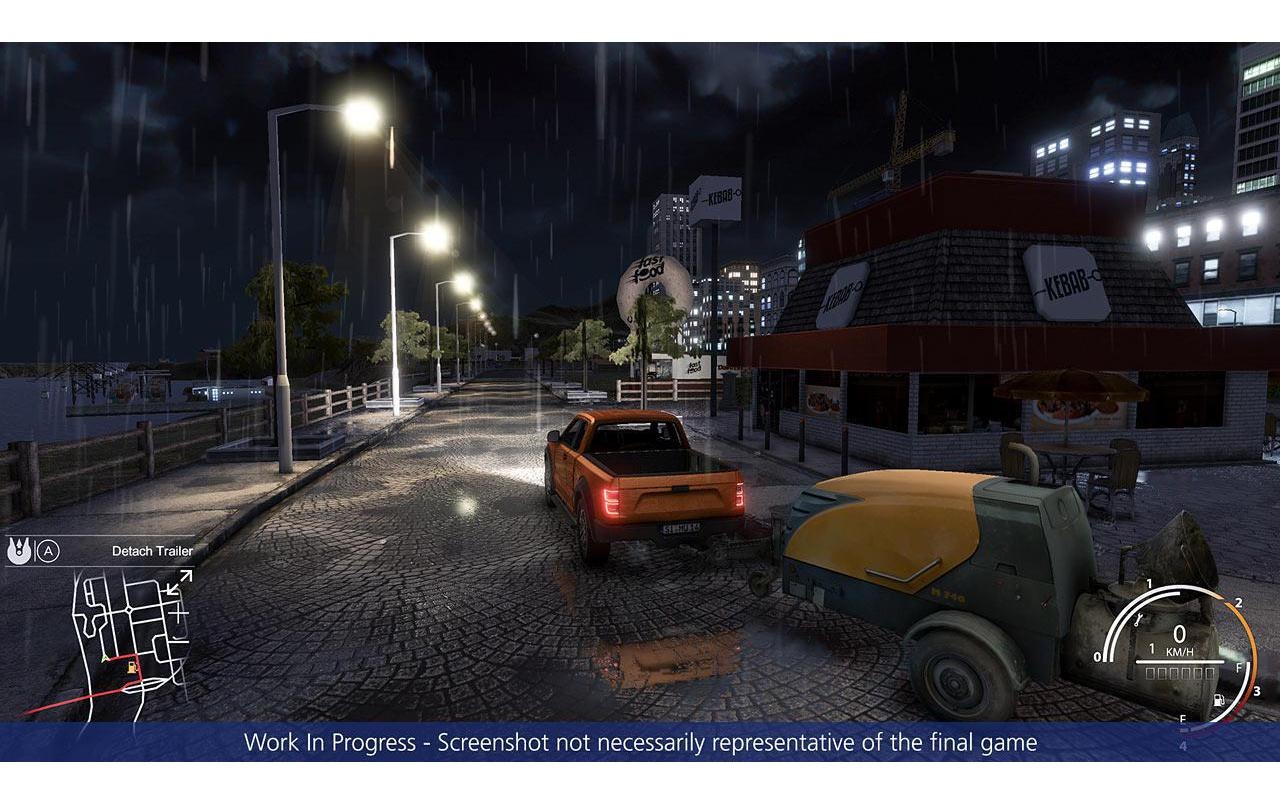Click the trailer hitch icon in the prompt bar
The image size is (1280, 805).
coord(19,549)
